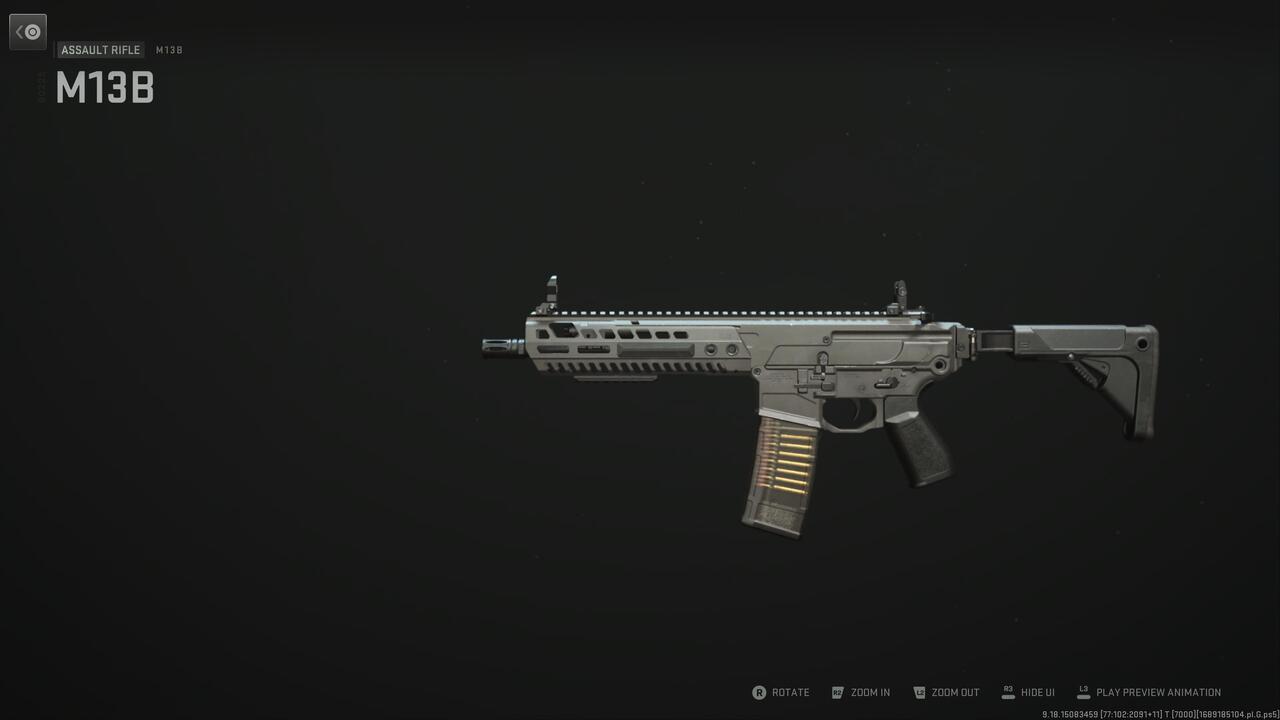Open the top-left navigation button
Screen dimensions: 1280x720
27,31
